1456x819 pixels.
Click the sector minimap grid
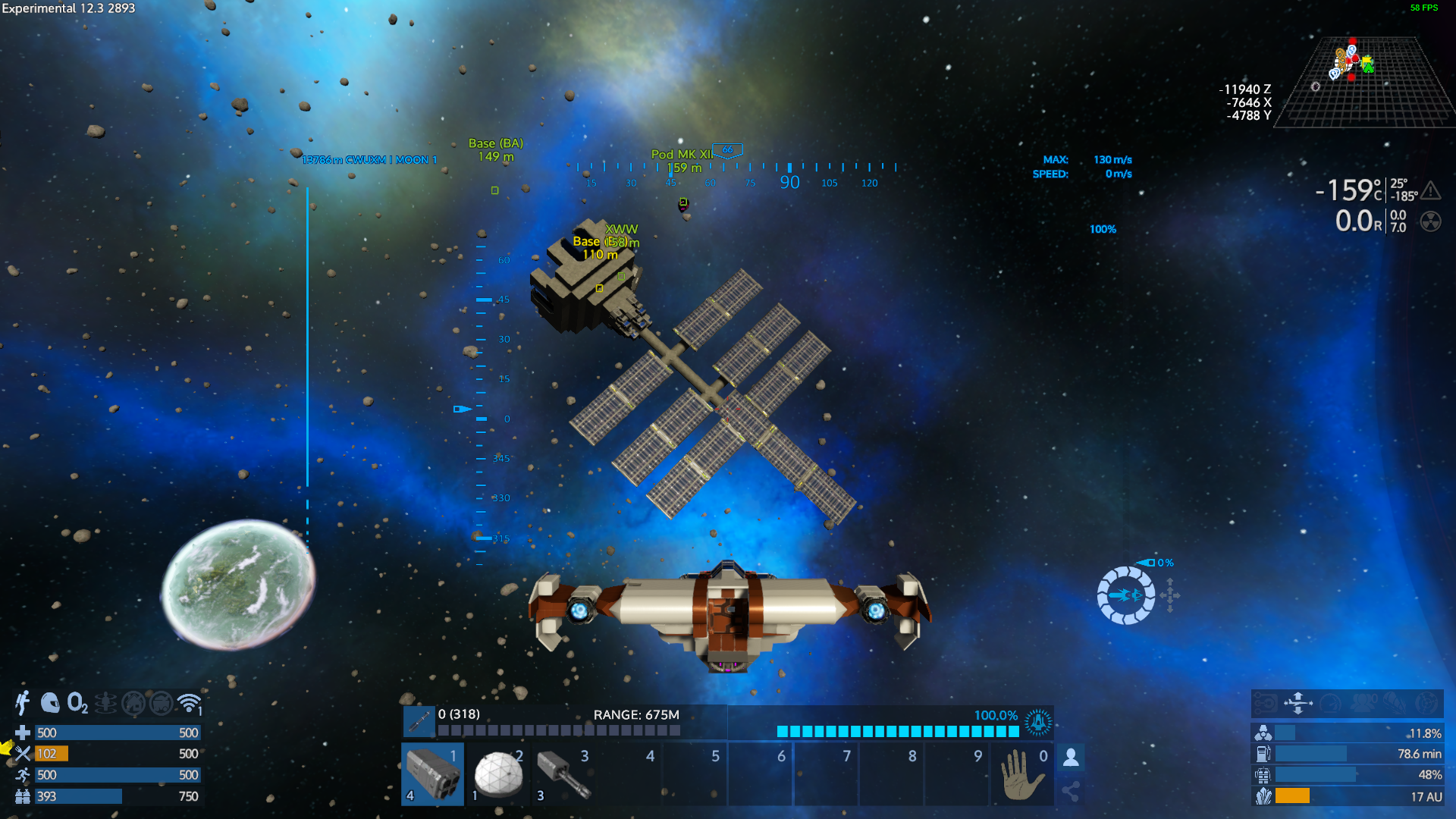(x=1365, y=82)
